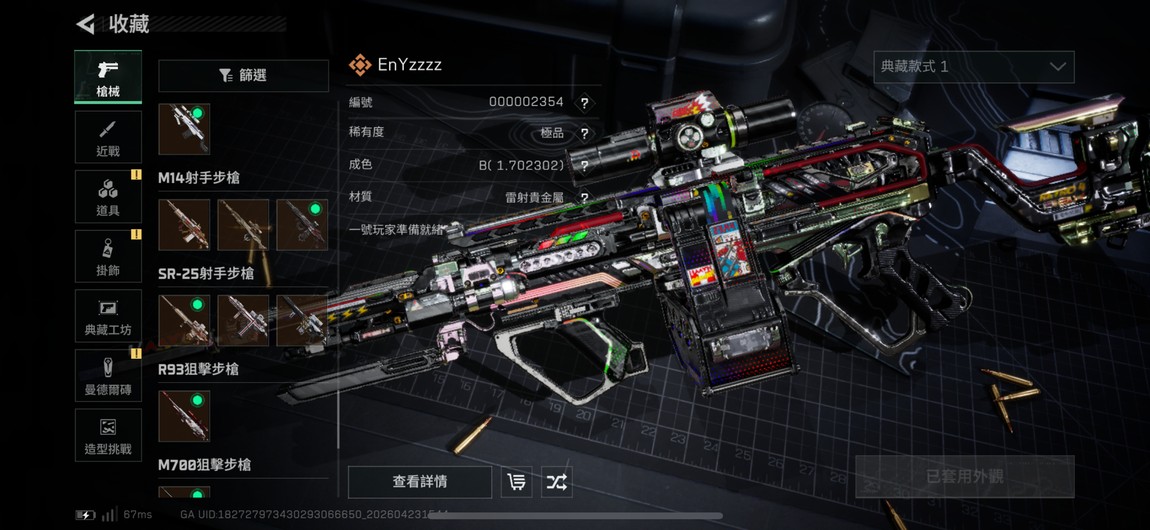
Task: Open the 造型挑戰 style challenge tab
Action: point(108,435)
